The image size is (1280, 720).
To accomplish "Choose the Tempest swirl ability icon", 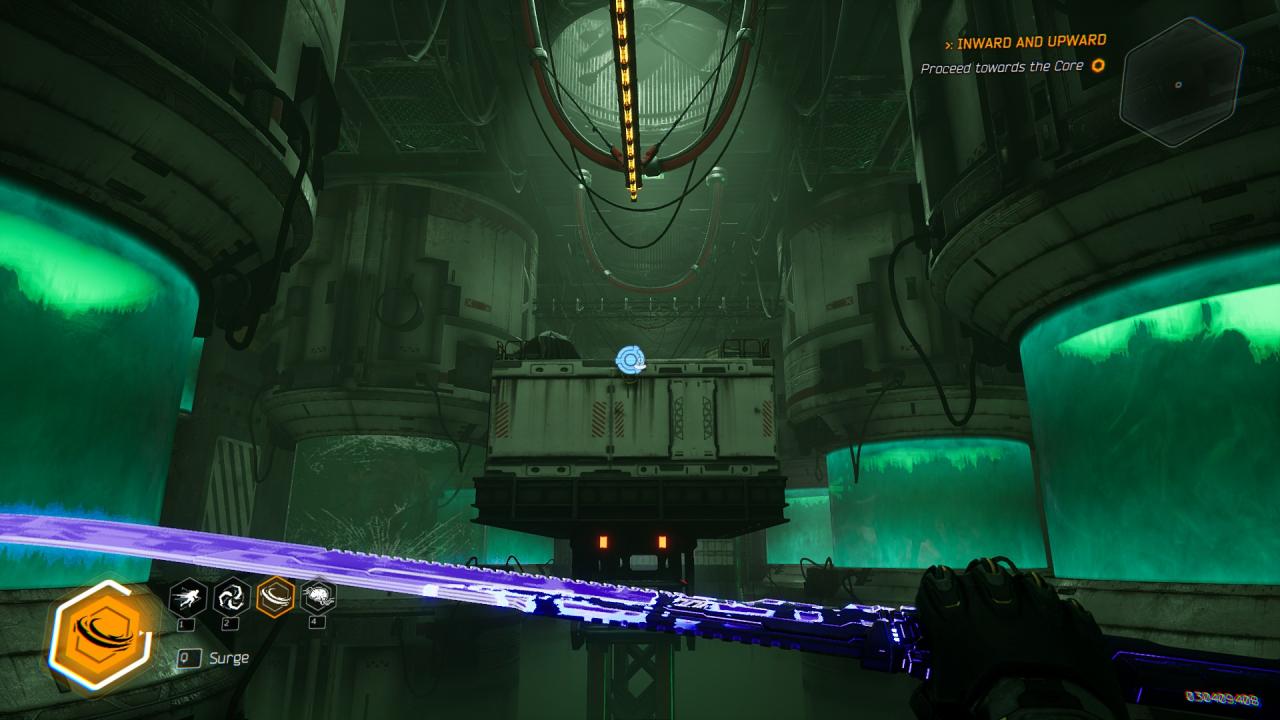I will tap(232, 598).
